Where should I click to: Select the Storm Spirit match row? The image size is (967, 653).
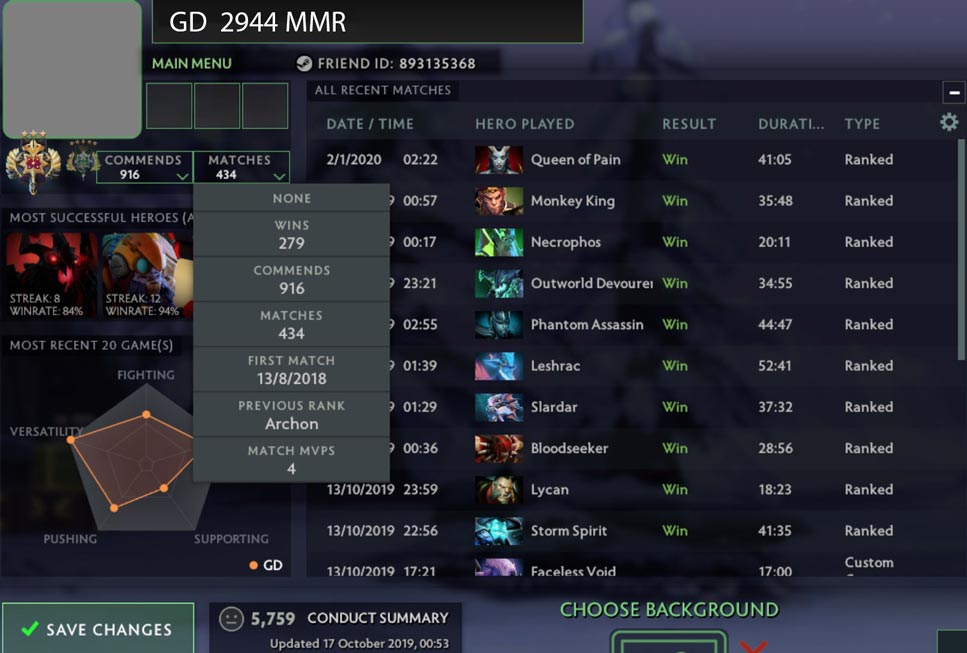coord(568,531)
